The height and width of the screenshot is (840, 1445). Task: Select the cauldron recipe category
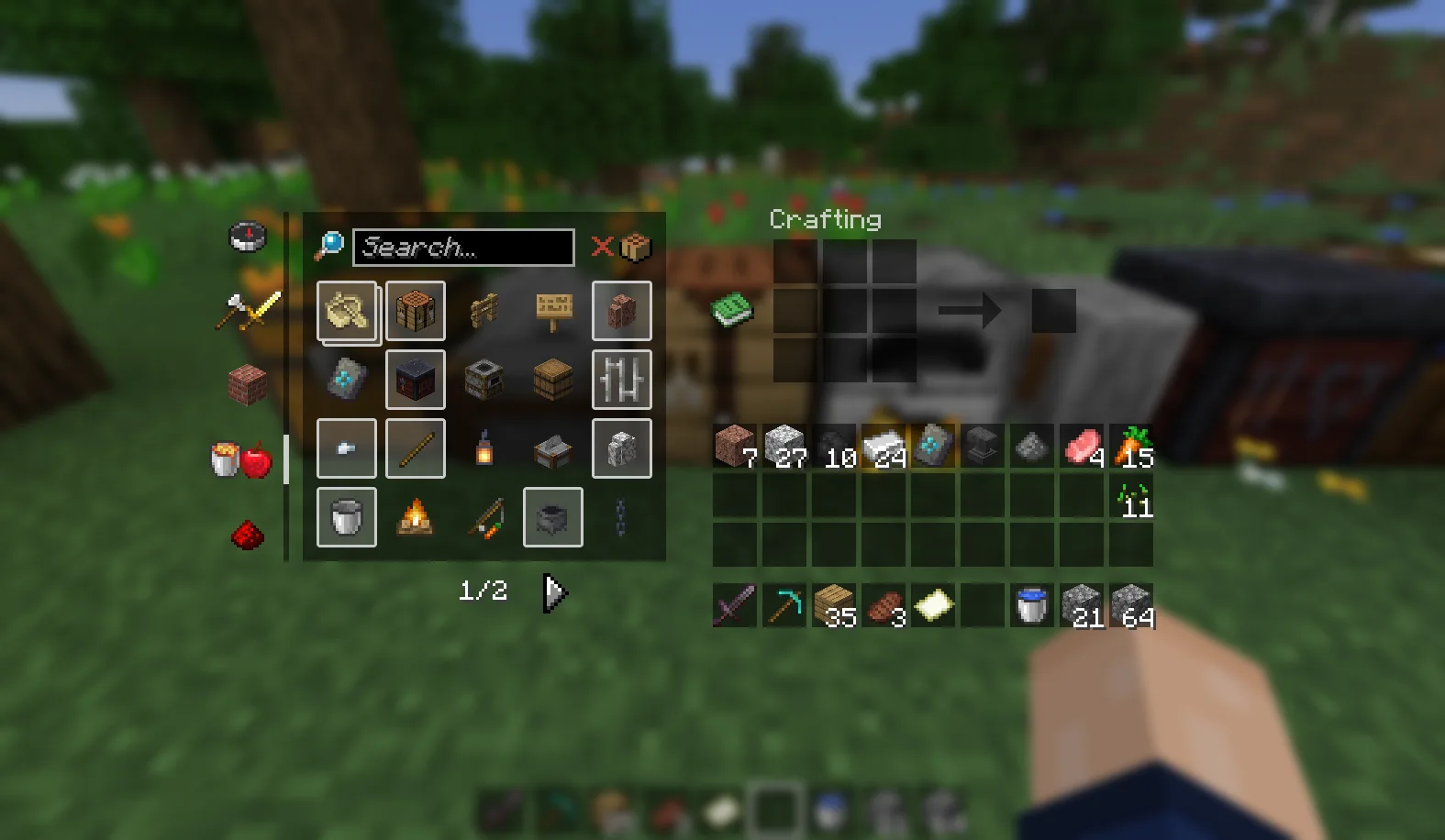pyautogui.click(x=553, y=516)
